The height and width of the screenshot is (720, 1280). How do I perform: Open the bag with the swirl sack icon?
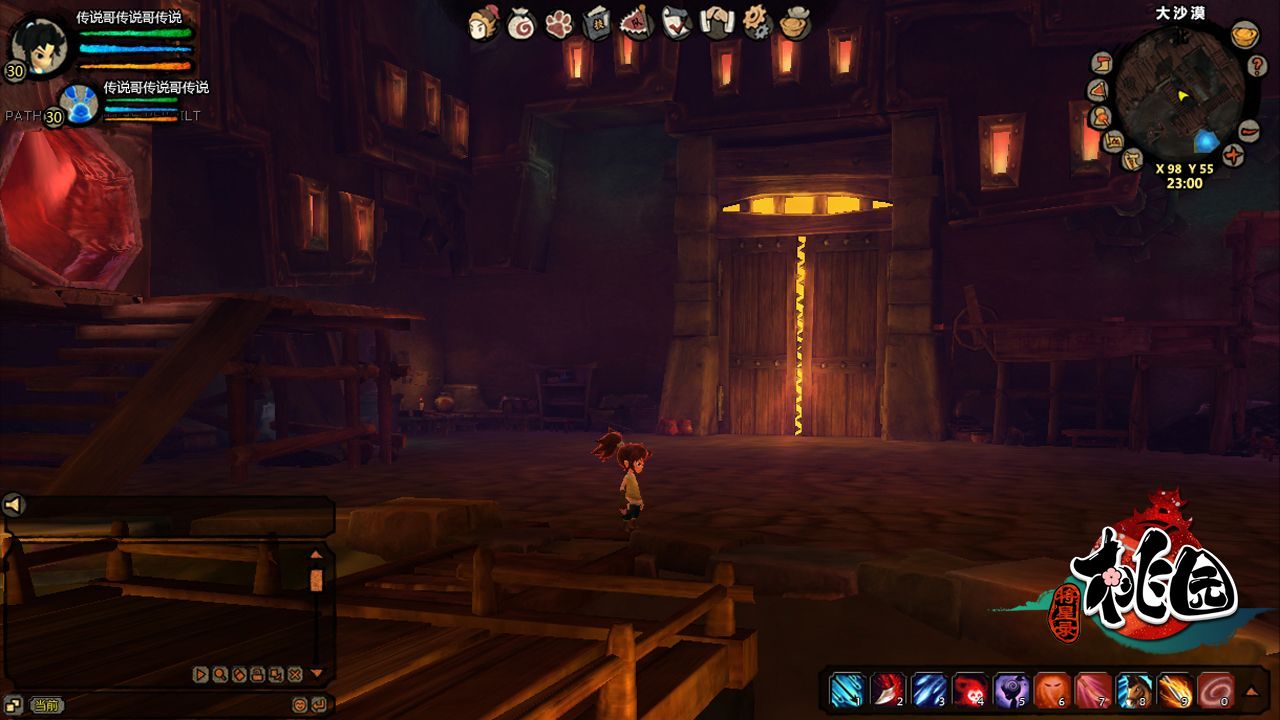(521, 23)
